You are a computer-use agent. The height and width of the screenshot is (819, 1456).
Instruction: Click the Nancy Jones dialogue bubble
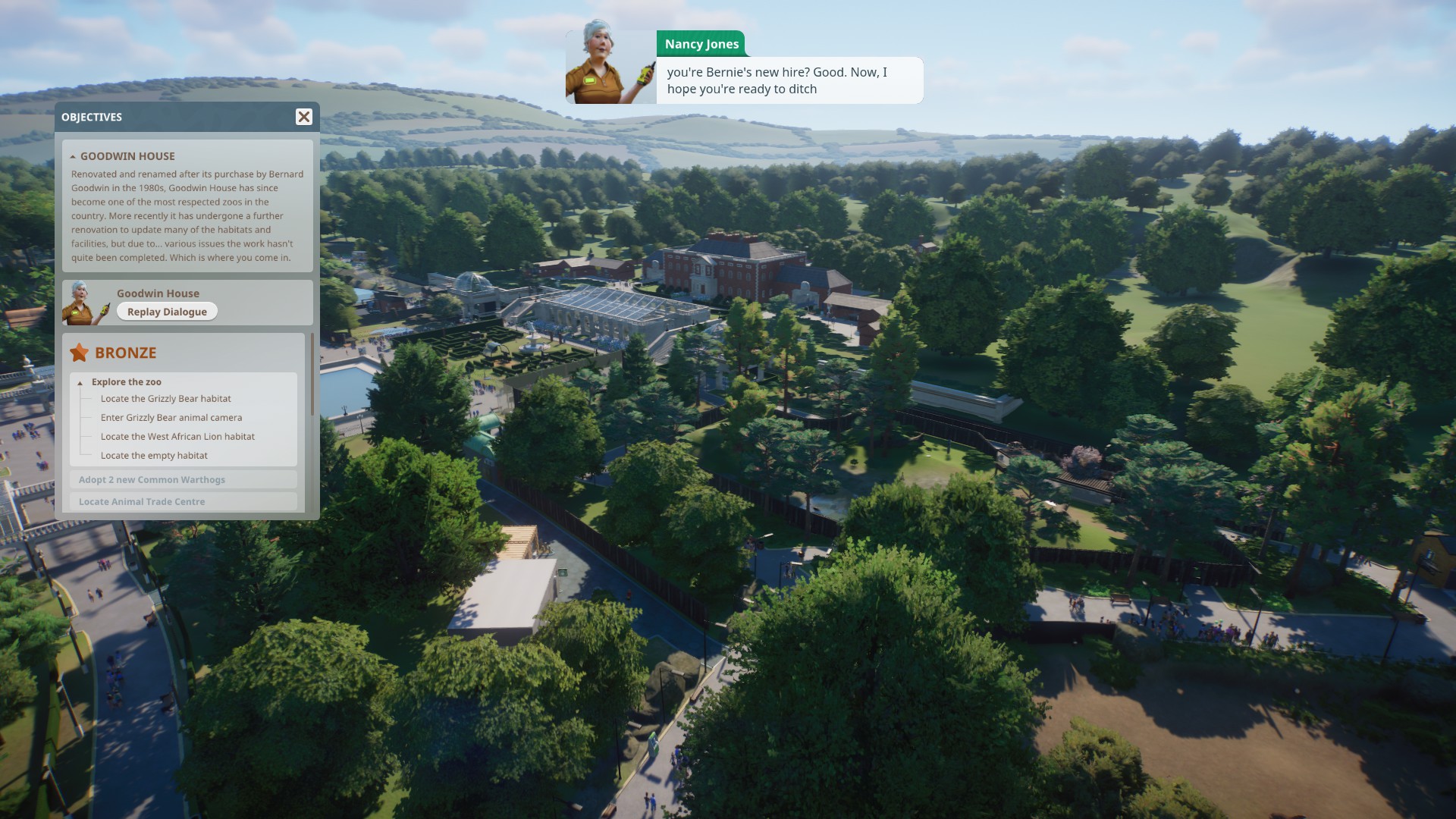pos(789,80)
